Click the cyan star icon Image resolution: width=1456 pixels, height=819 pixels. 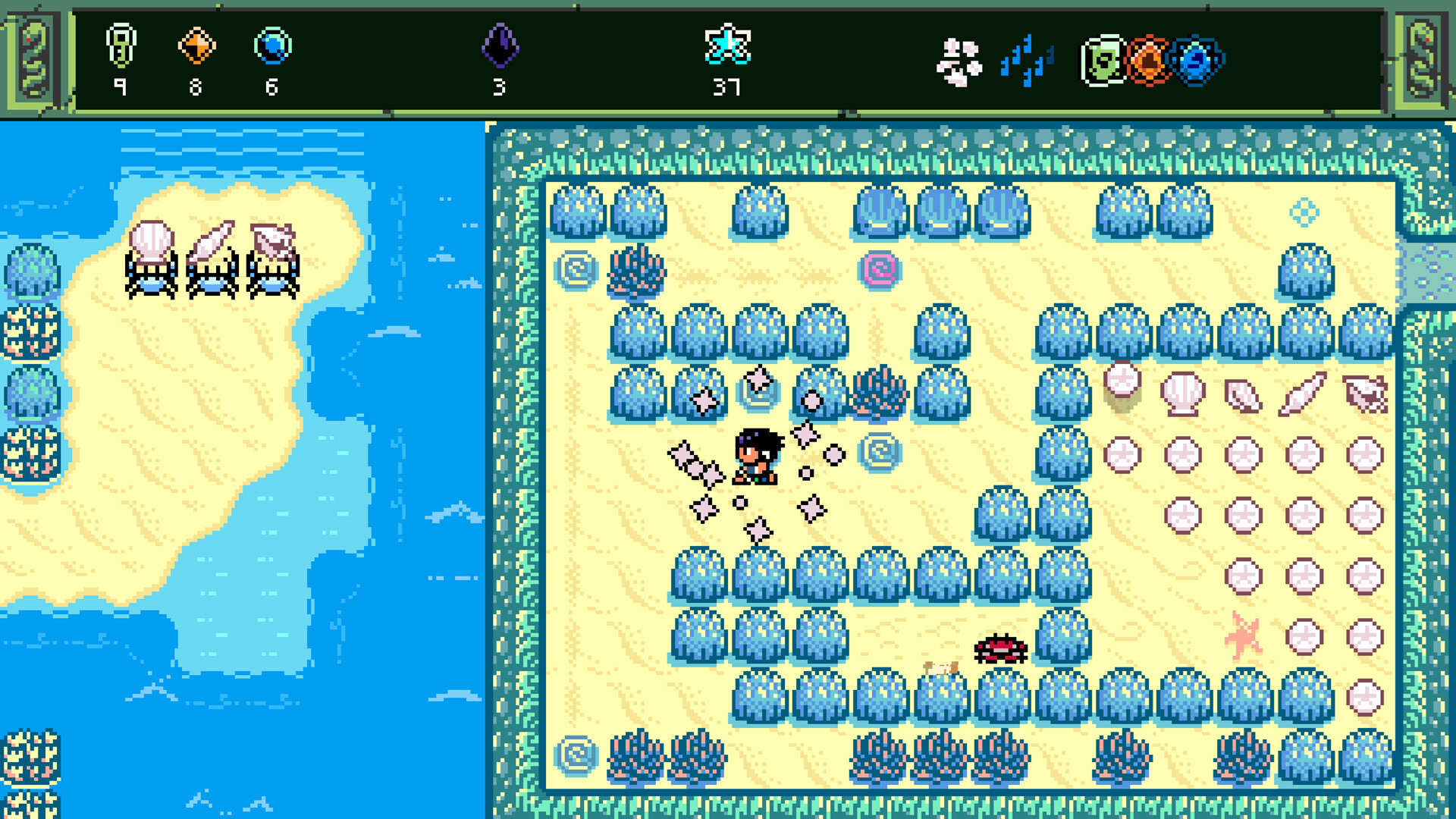[x=727, y=45]
